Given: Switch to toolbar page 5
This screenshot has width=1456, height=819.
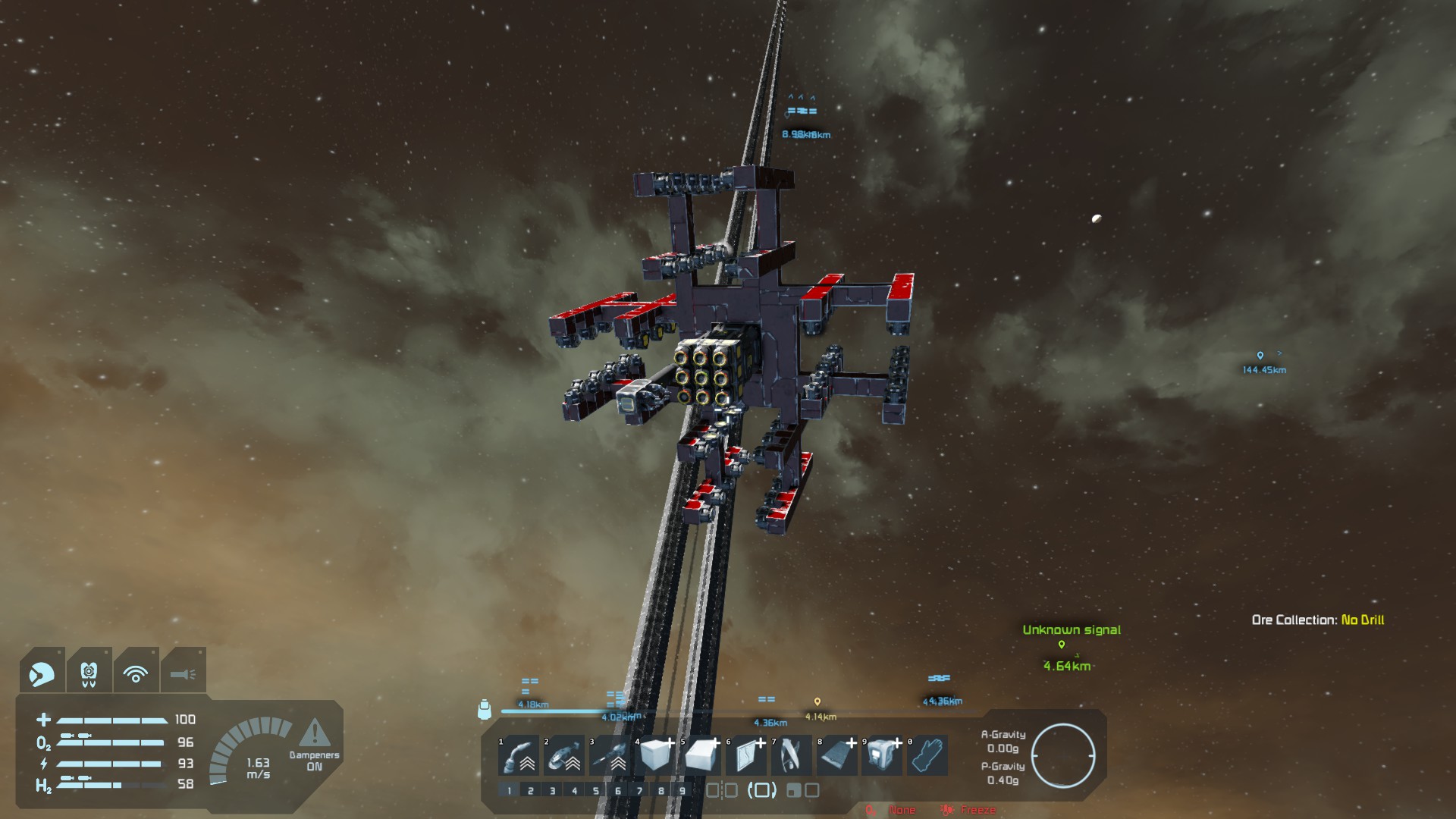Looking at the screenshot, I should tap(596, 791).
